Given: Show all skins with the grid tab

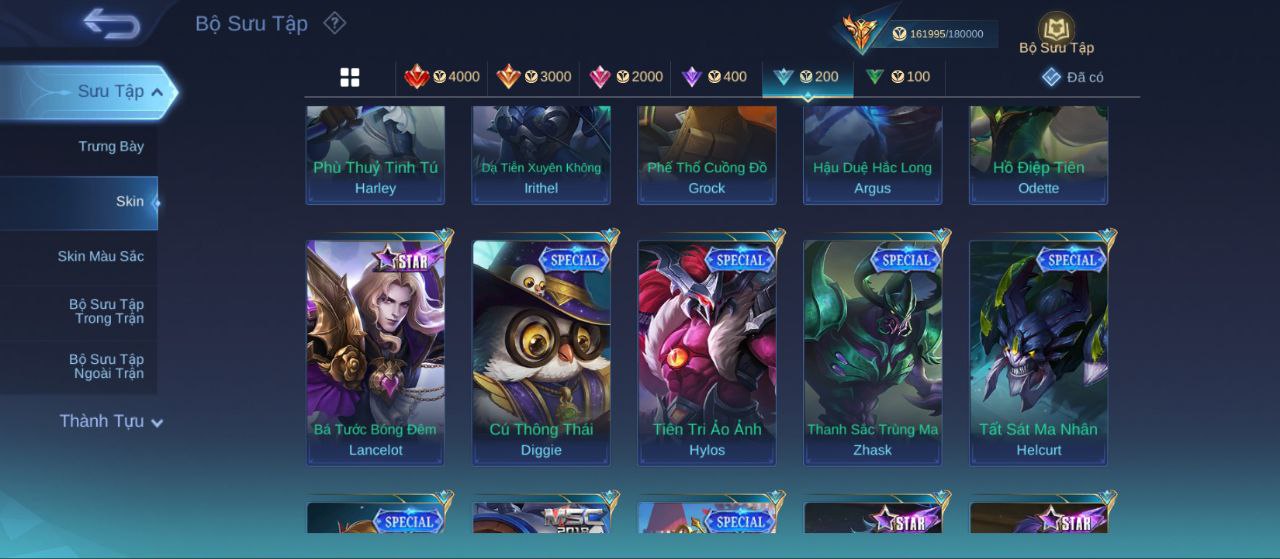Looking at the screenshot, I should 350,77.
